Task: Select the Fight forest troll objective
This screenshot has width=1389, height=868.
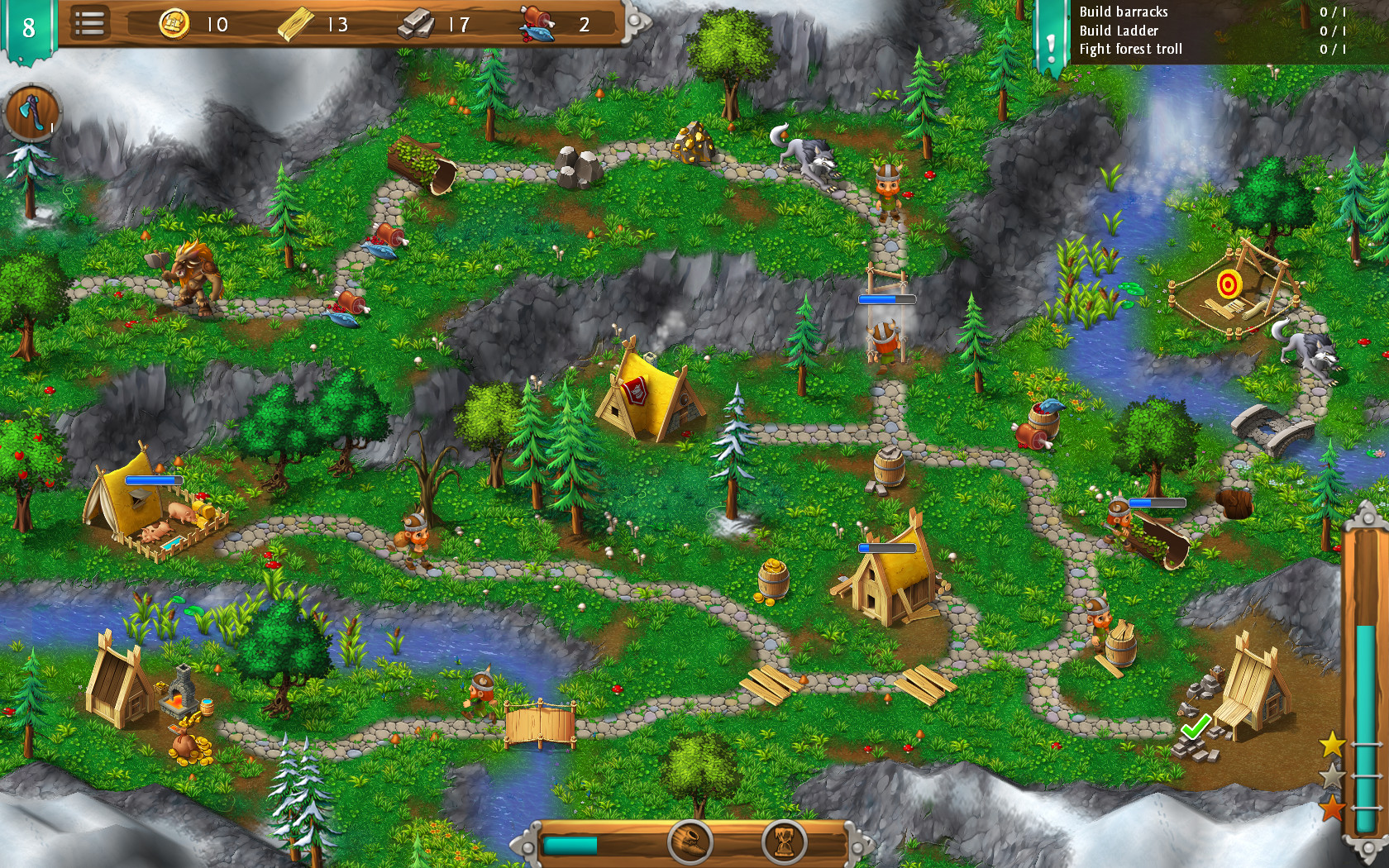Action: coord(1131,48)
